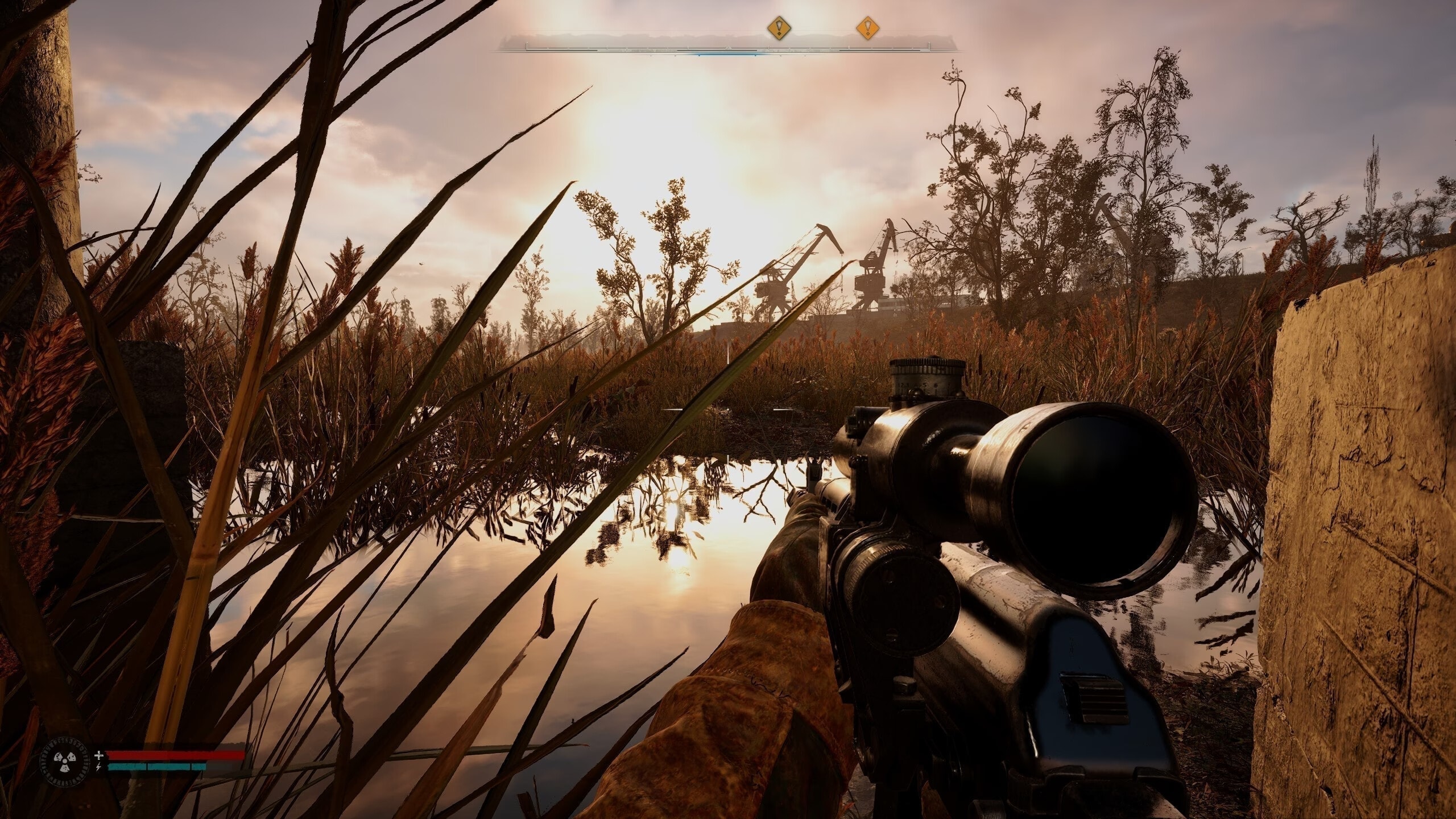Screen dimensions: 1456x819
Task: Click the compass bar's center arrow
Action: pos(727,47)
